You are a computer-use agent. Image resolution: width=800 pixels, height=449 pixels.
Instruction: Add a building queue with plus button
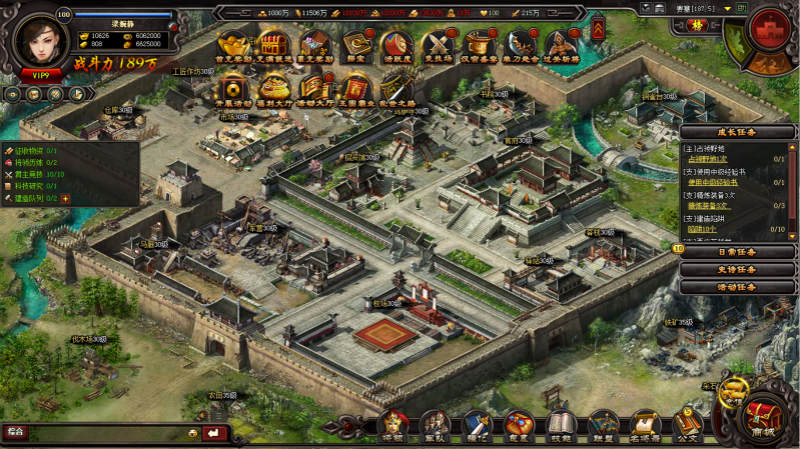pyautogui.click(x=66, y=198)
